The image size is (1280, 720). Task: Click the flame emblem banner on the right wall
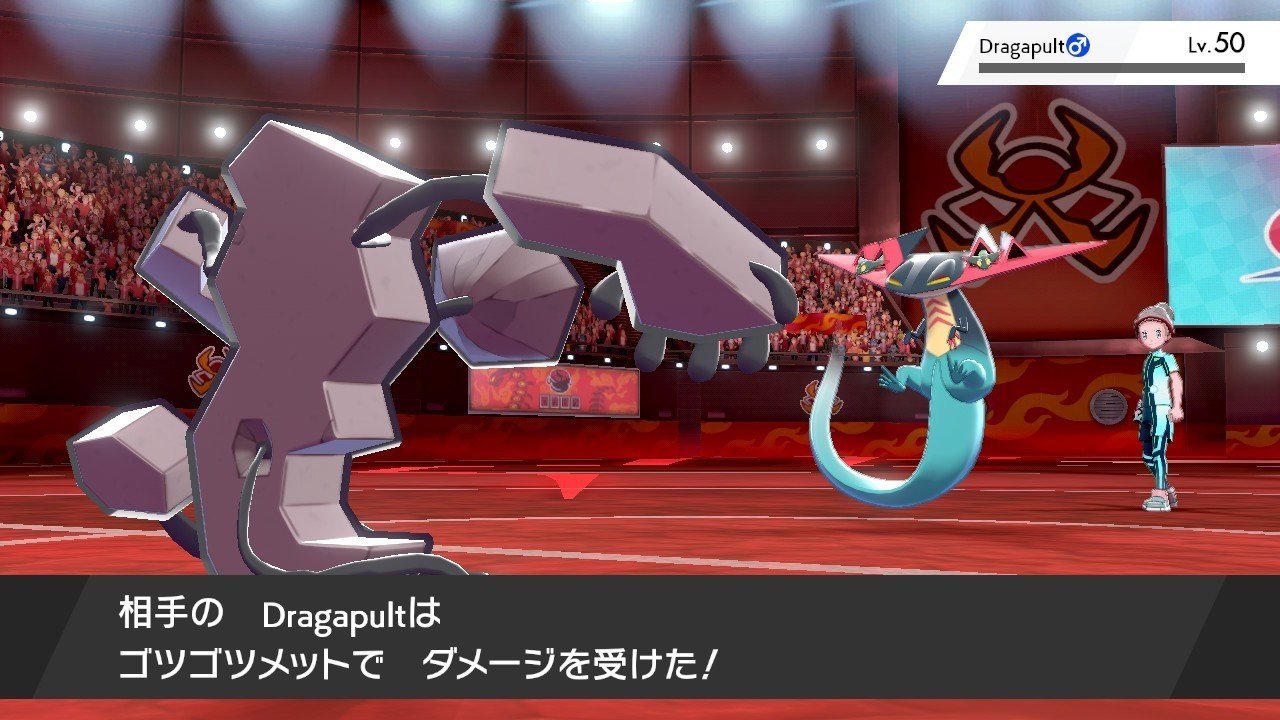1045,400
